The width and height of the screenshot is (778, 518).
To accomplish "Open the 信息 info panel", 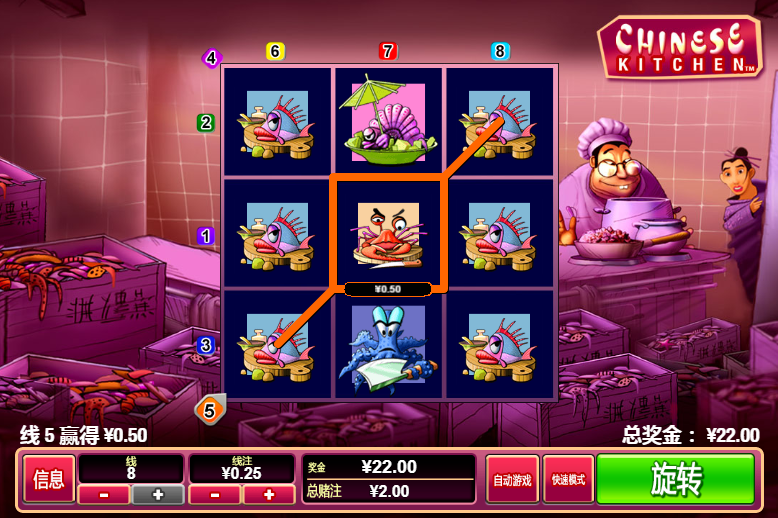I will (x=48, y=480).
